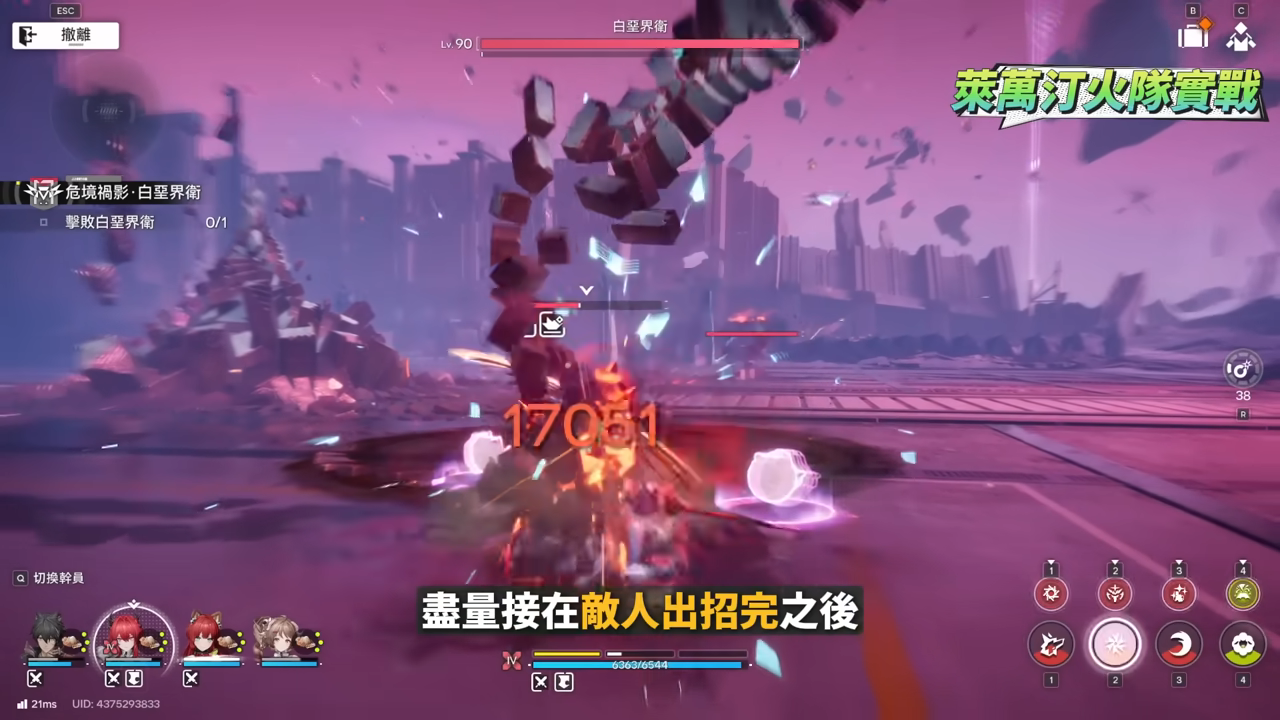Viewport: 1280px width, 720px height.
Task: Trigger the glowing snowflake ultimate in slot 2
Action: coord(1114,643)
